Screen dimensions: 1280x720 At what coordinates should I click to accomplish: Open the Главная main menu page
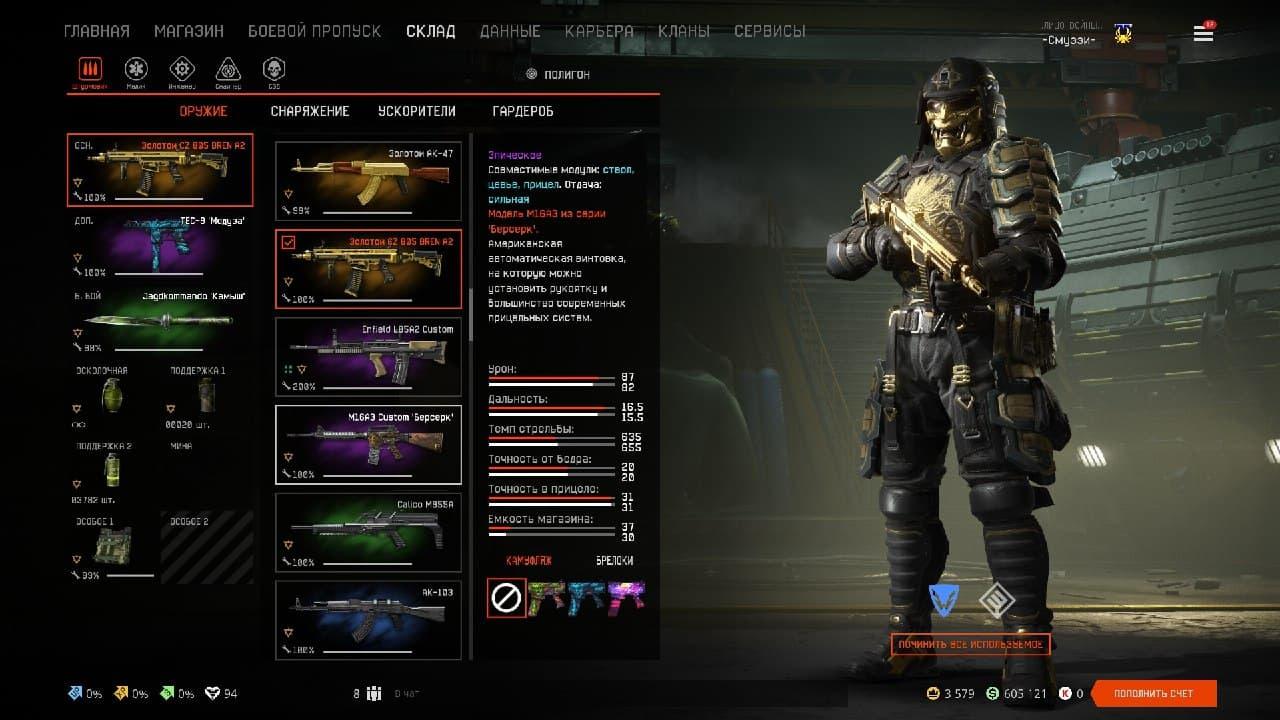tap(96, 31)
